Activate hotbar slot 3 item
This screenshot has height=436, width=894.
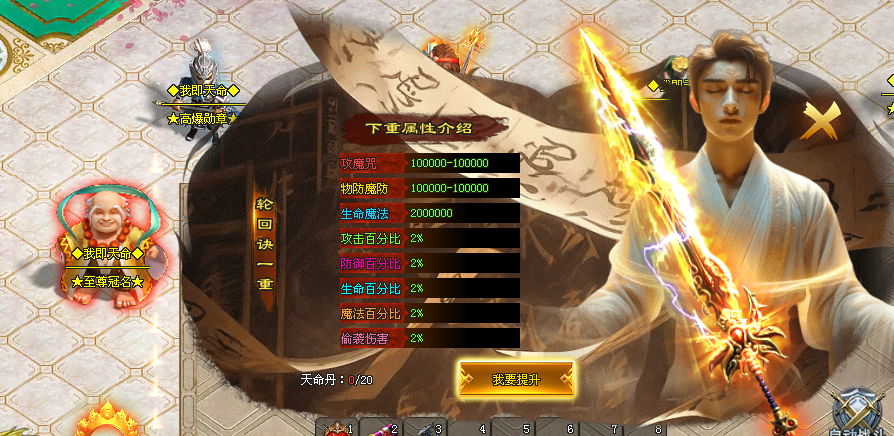(425, 428)
